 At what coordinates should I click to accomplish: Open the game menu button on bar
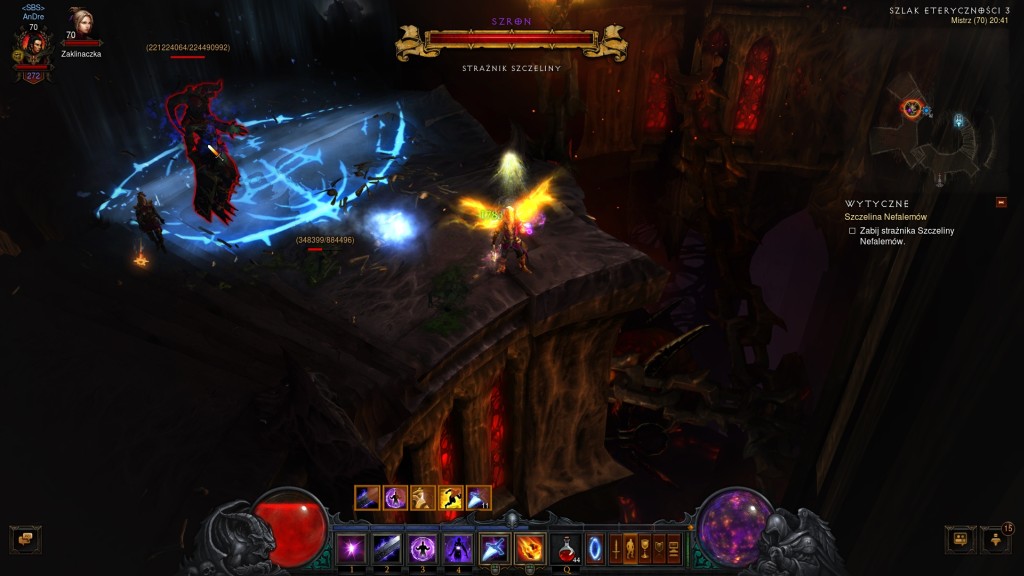pyautogui.click(x=674, y=549)
